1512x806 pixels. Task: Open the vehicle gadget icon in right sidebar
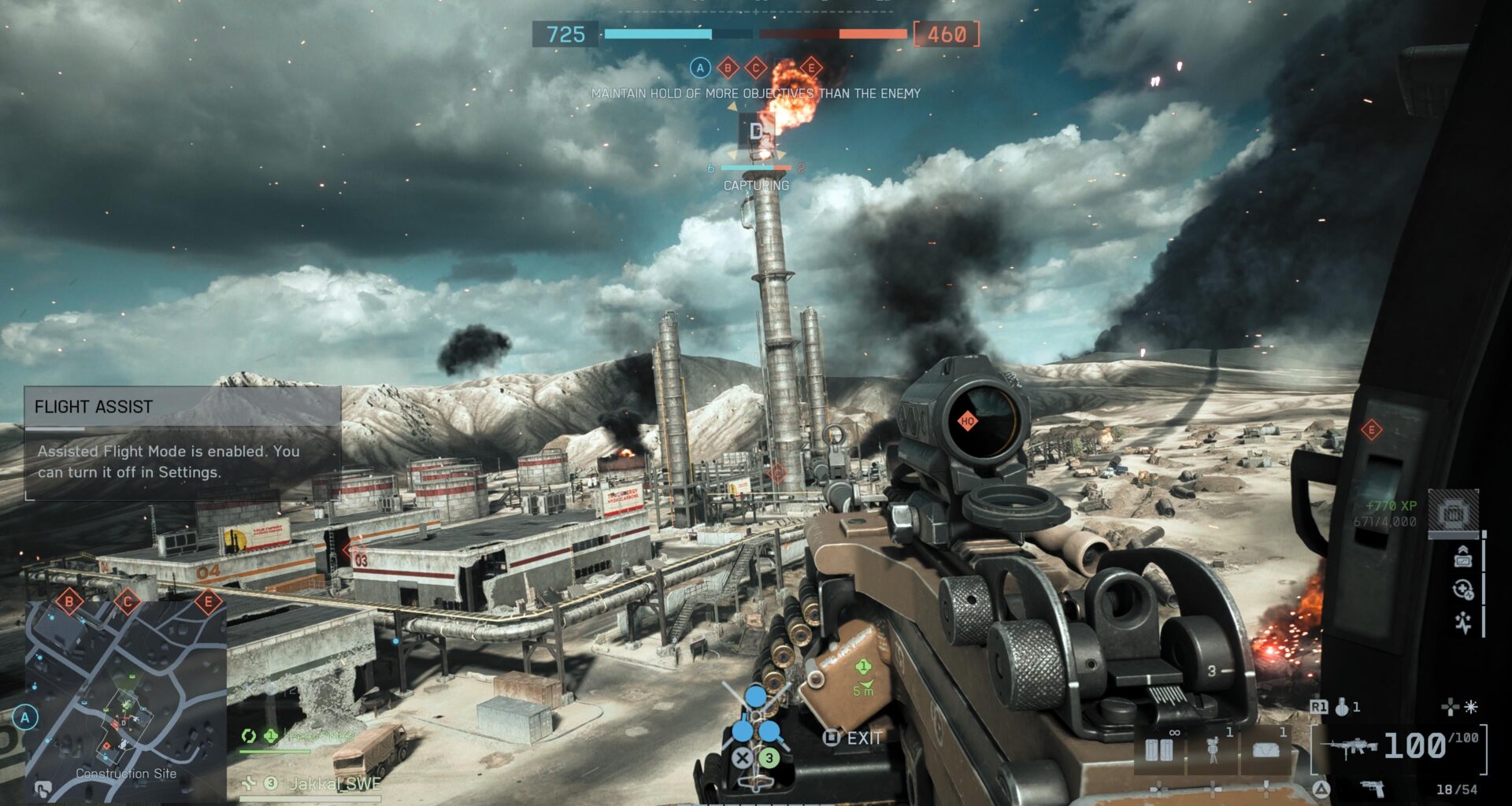point(1453,512)
